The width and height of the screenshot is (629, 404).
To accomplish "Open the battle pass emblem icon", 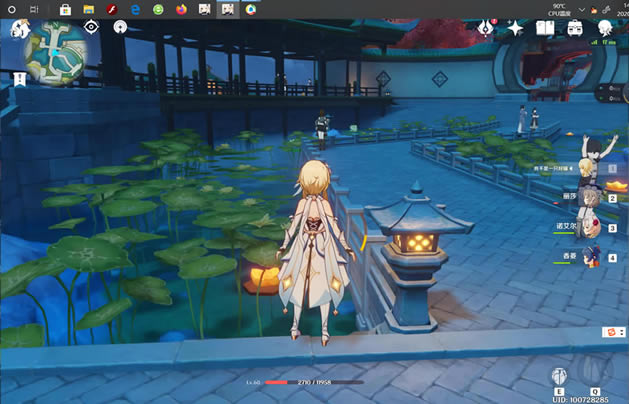I will 488,28.
